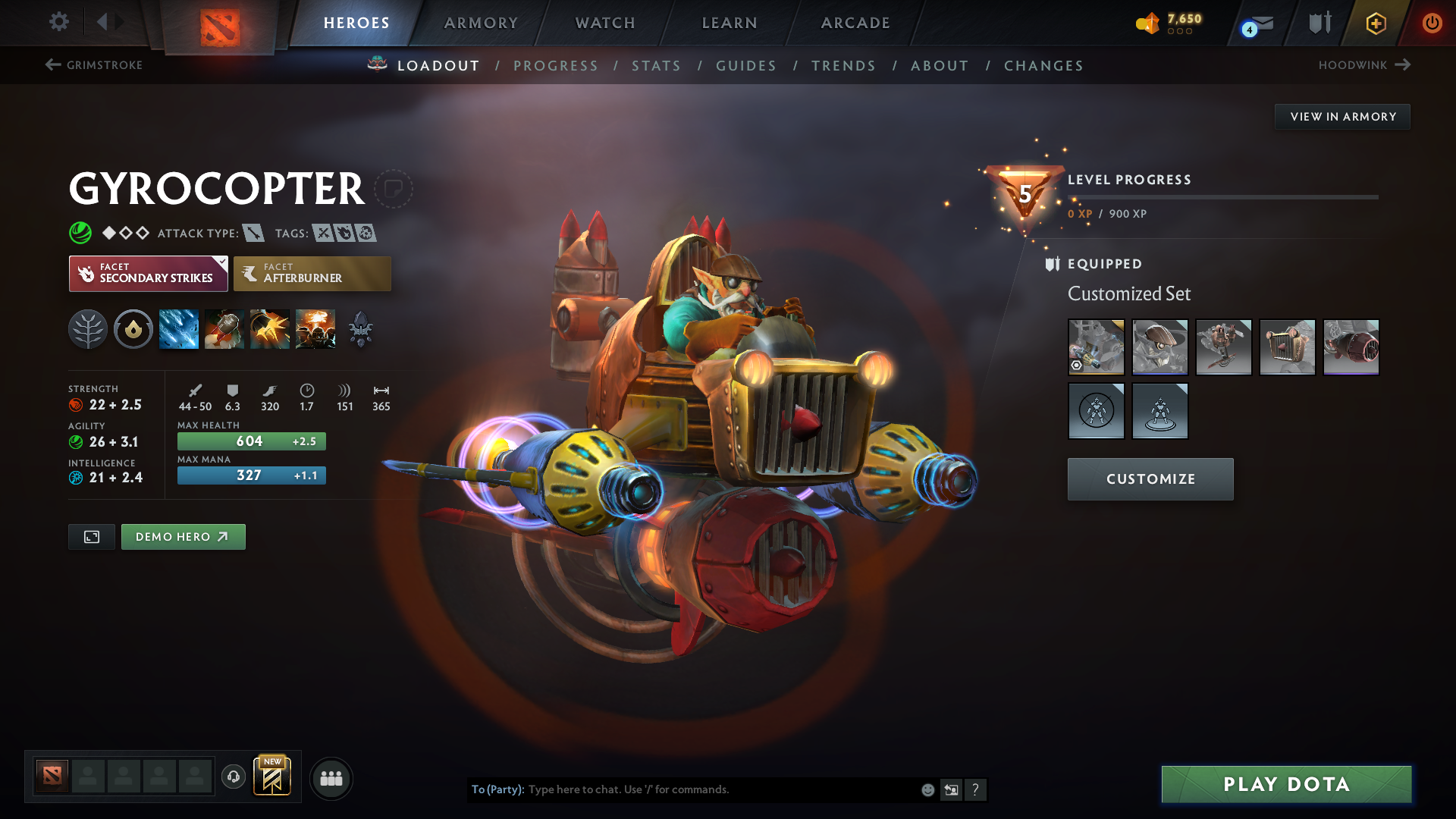Image resolution: width=1456 pixels, height=819 pixels.
Task: Switch to the Armory tab
Action: 481,23
